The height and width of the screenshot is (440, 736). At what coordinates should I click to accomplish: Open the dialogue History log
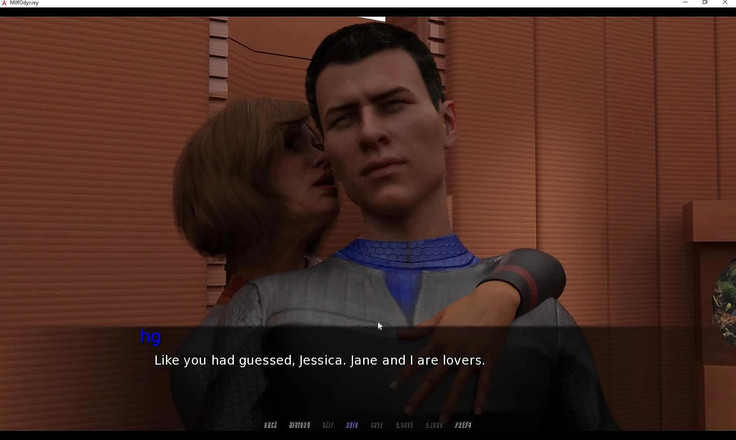tap(300, 425)
